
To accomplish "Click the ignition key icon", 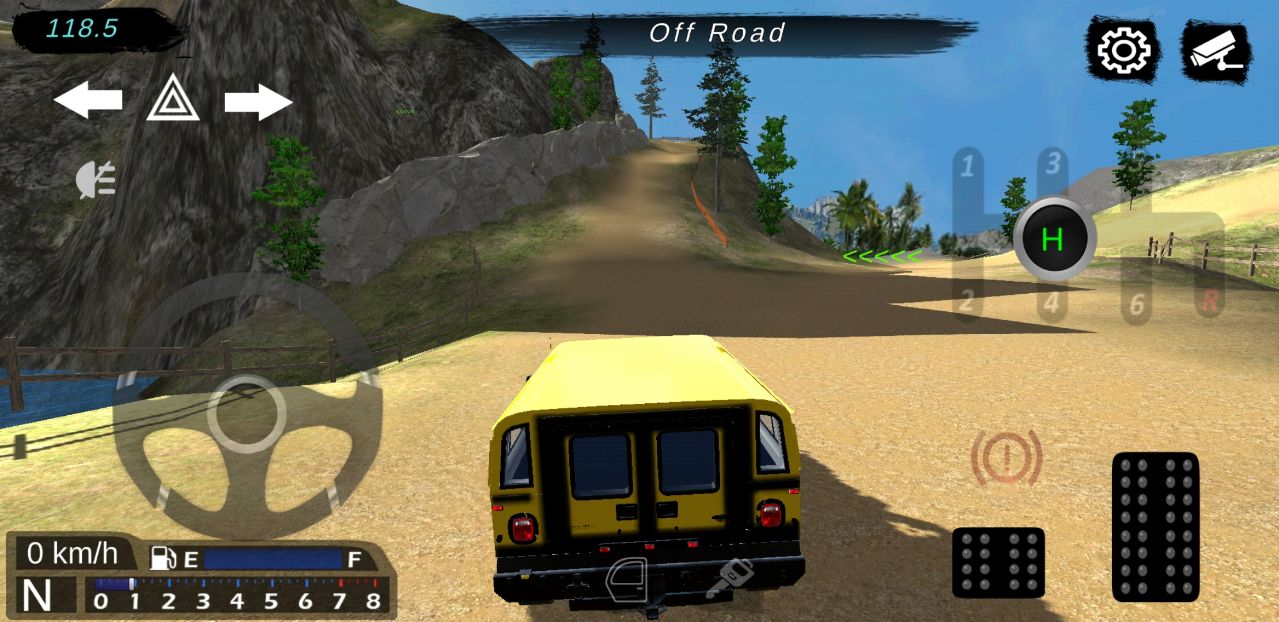I will 728,578.
